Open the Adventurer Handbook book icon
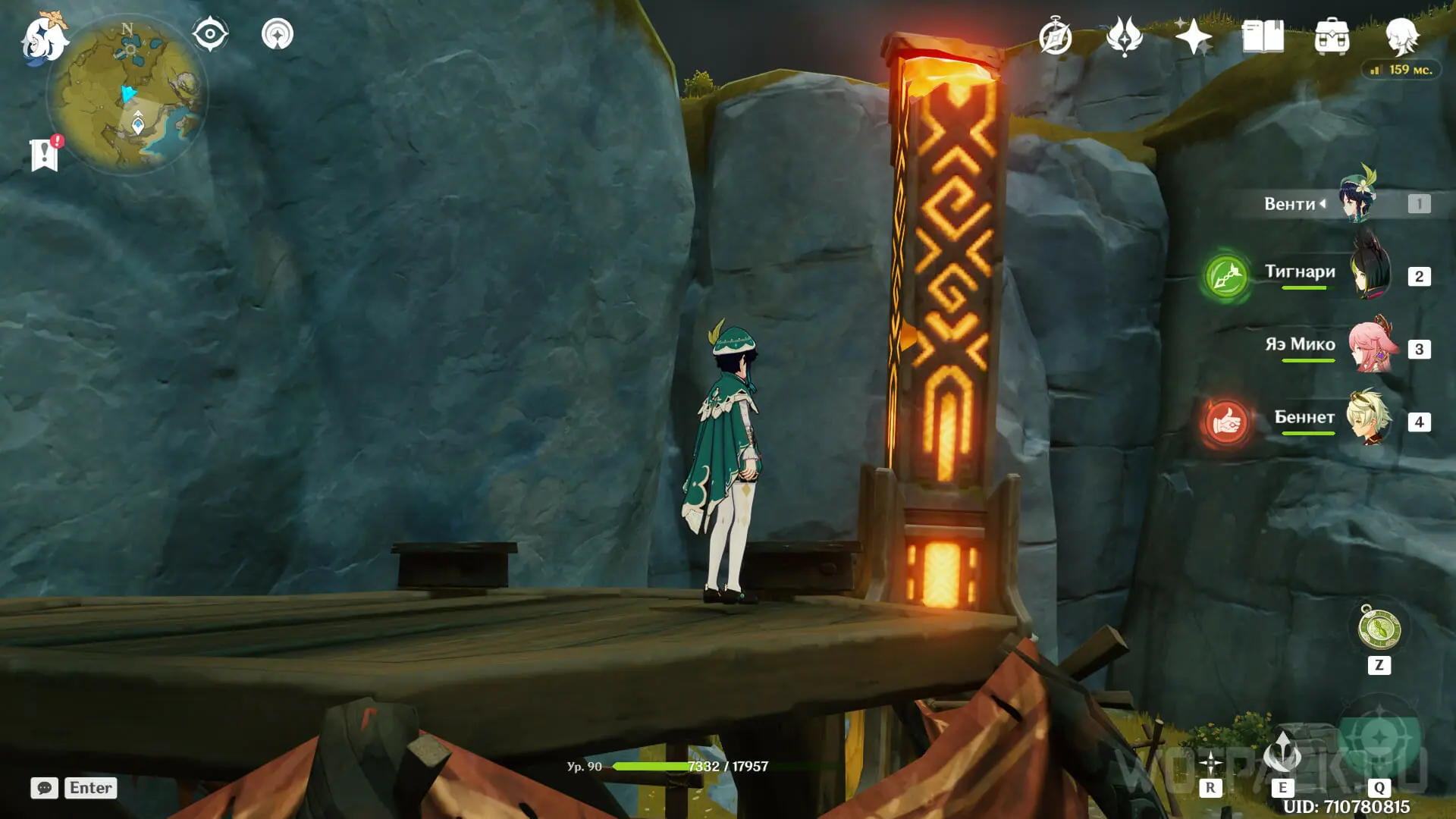 [x=1263, y=36]
